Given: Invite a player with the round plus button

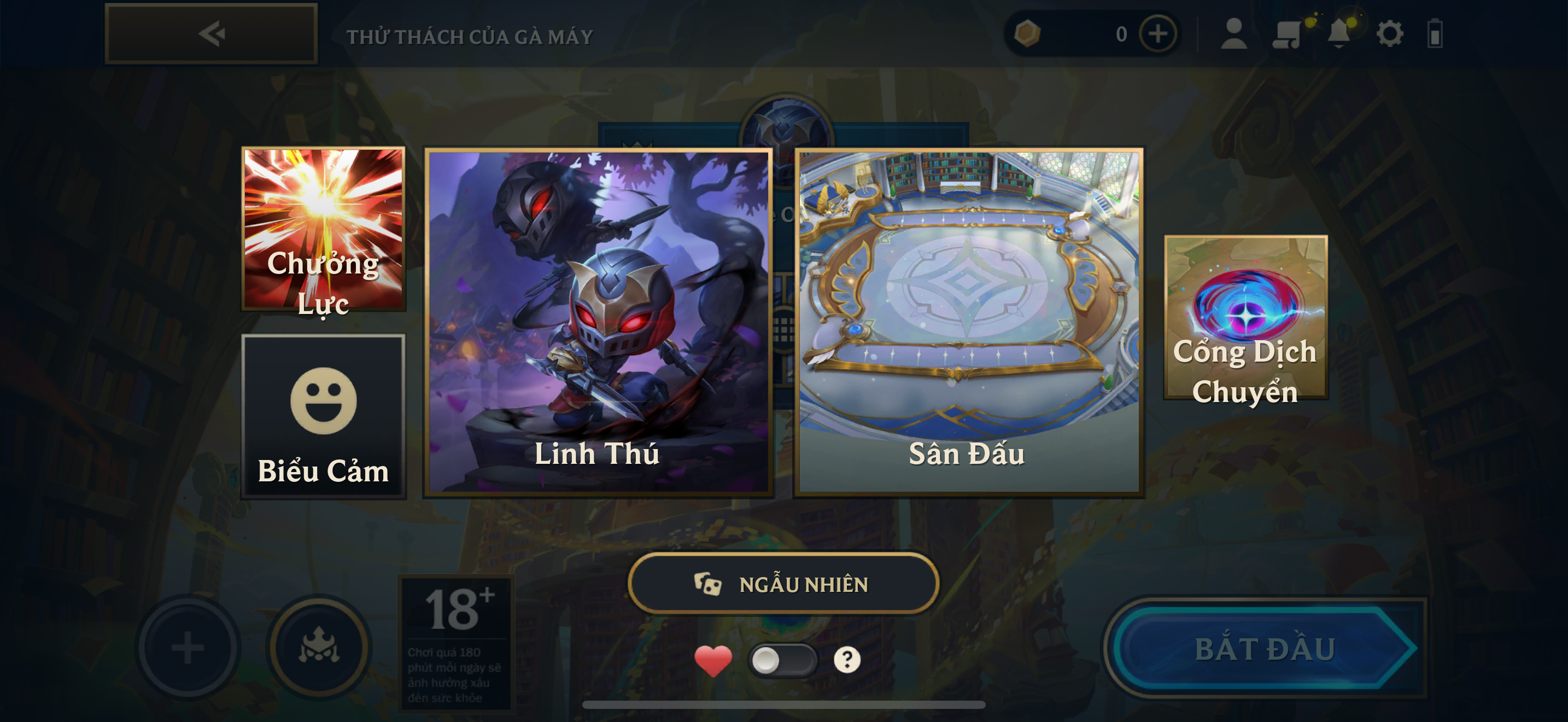Looking at the screenshot, I should (188, 648).
